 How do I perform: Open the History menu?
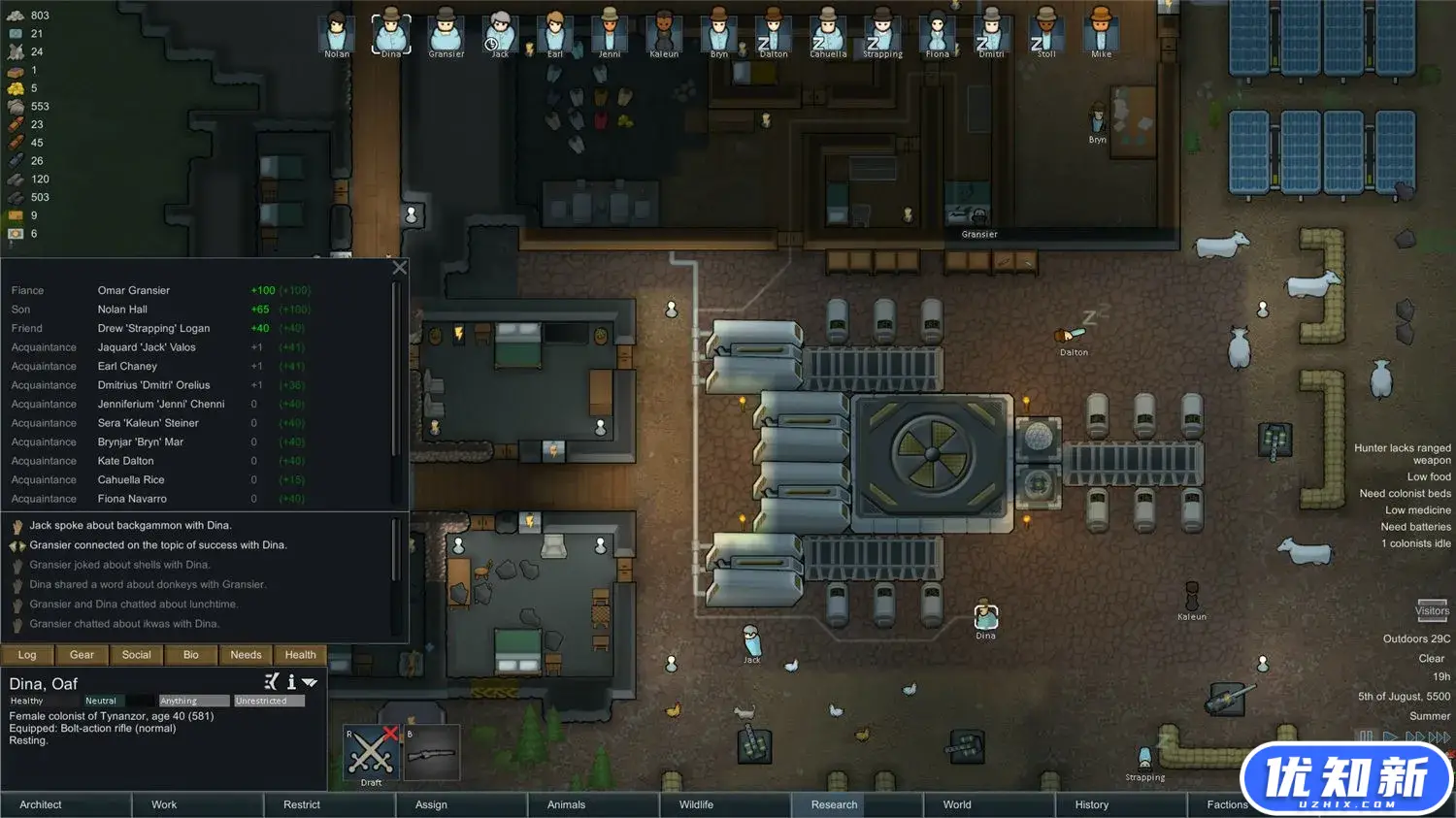point(1091,804)
